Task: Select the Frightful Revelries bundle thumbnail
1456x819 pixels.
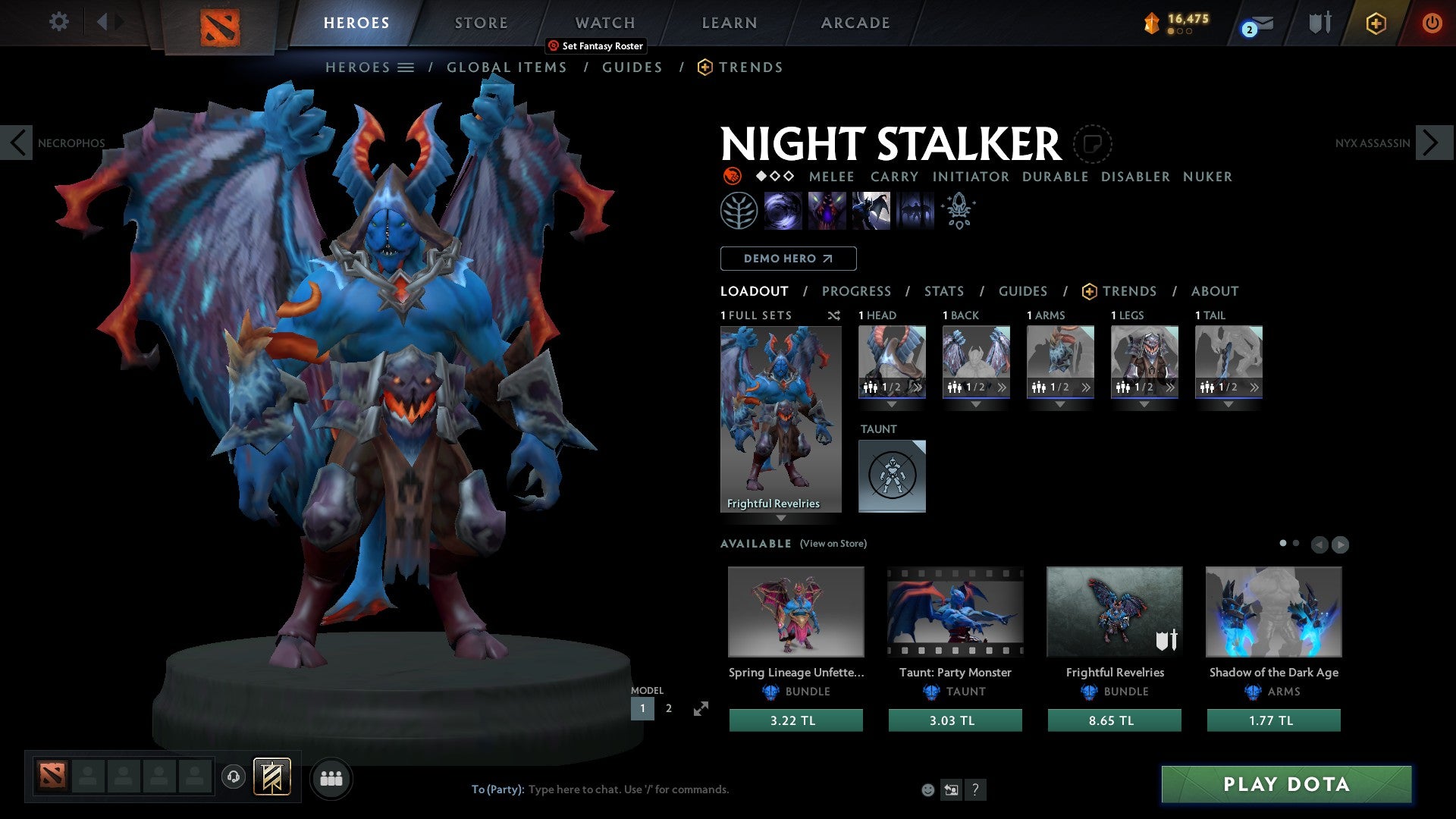Action: [x=1114, y=612]
